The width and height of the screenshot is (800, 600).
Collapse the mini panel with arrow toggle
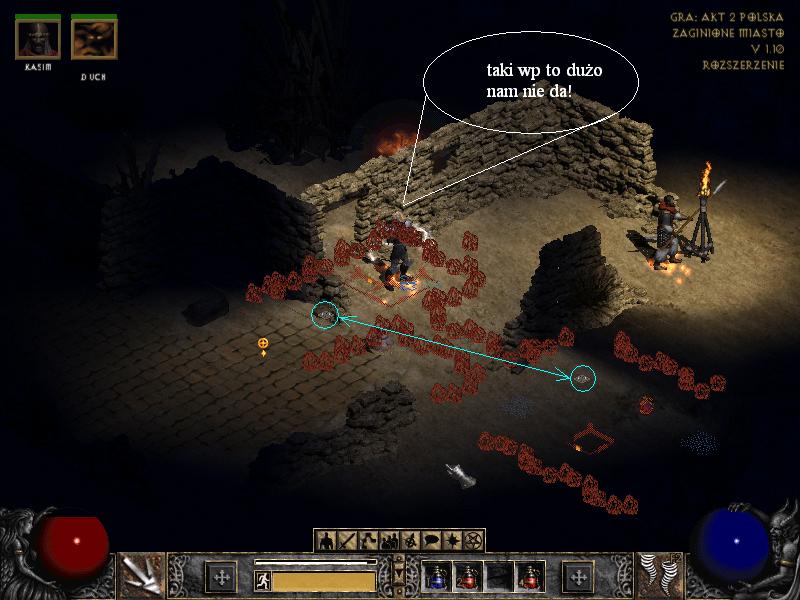click(400, 572)
